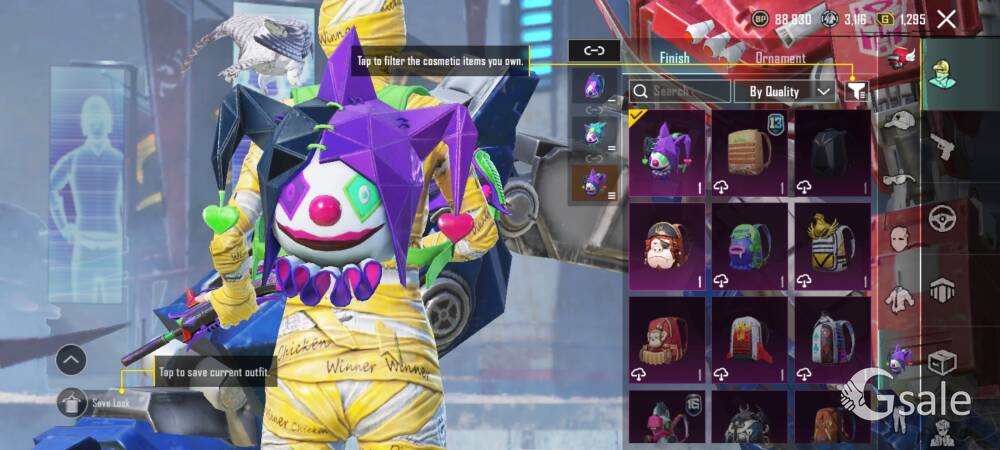Open the By Quality sort dropdown
1000x450 pixels.
tap(785, 91)
